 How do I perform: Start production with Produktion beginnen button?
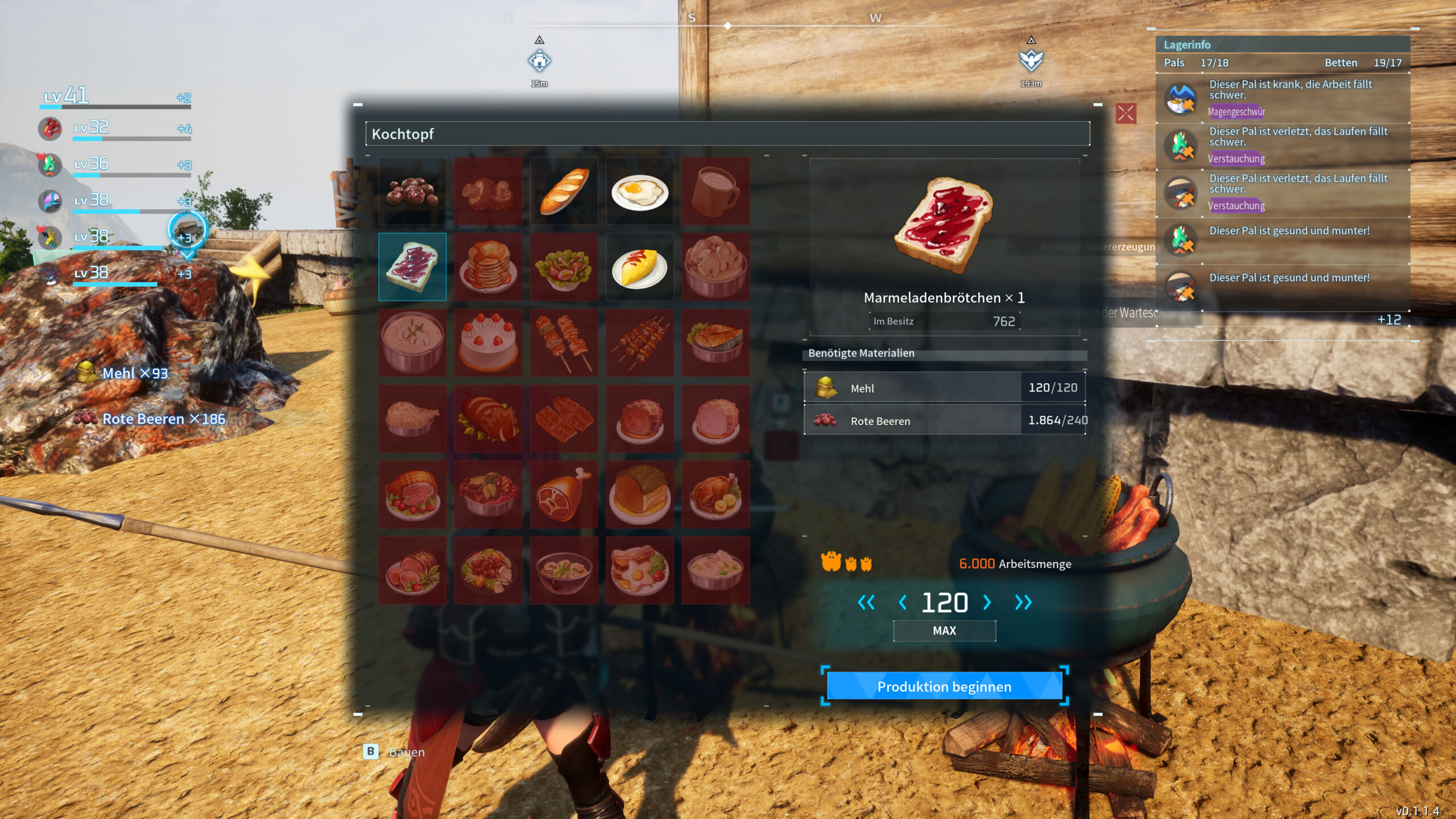click(944, 686)
